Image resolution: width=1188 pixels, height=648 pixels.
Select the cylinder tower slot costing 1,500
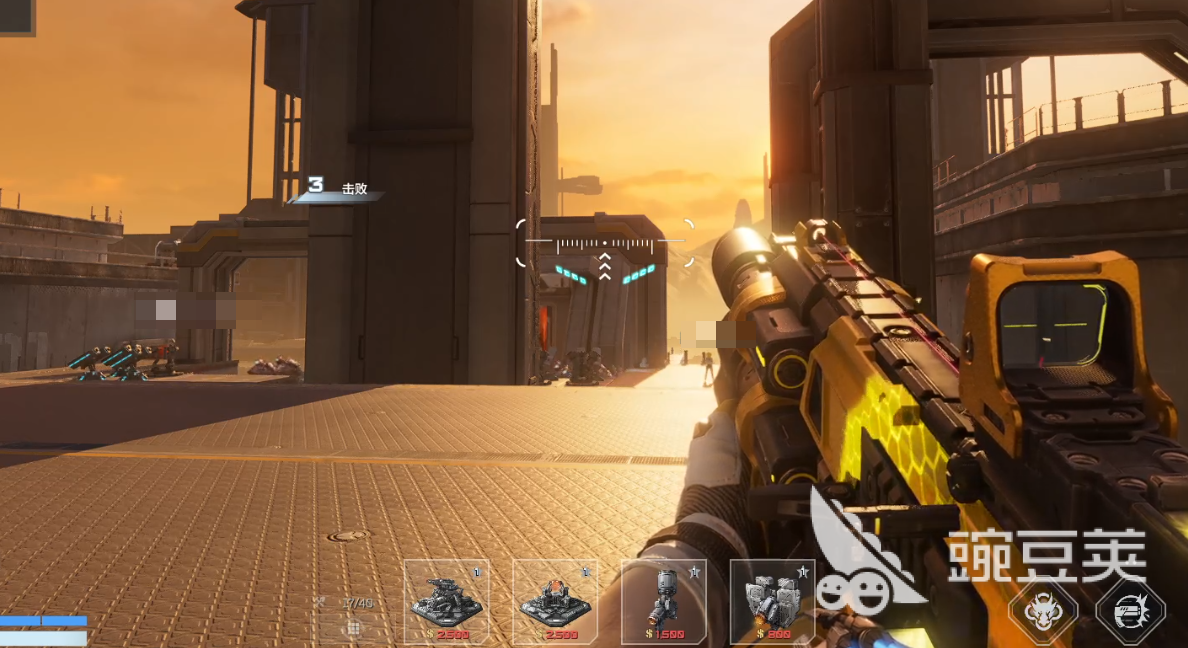[x=663, y=600]
